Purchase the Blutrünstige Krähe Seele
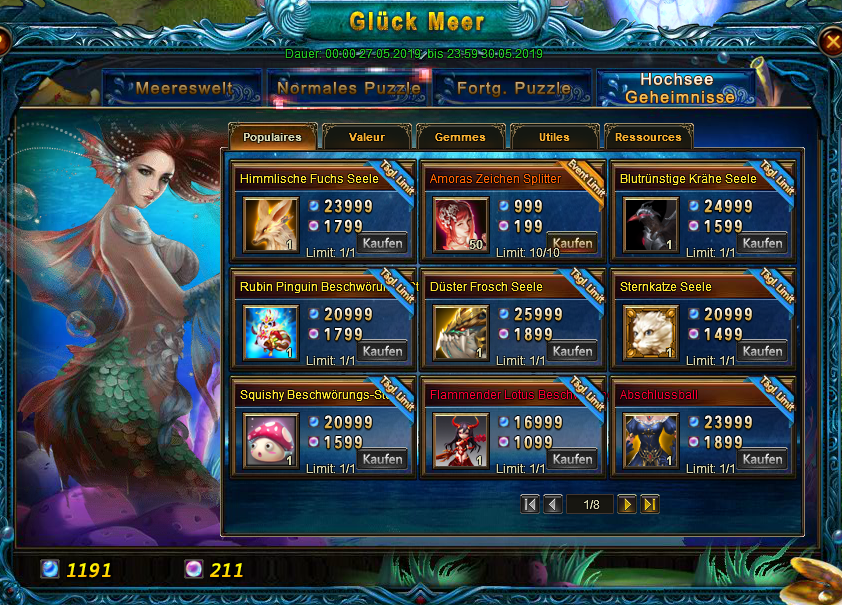The height and width of the screenshot is (605, 842). click(x=763, y=243)
